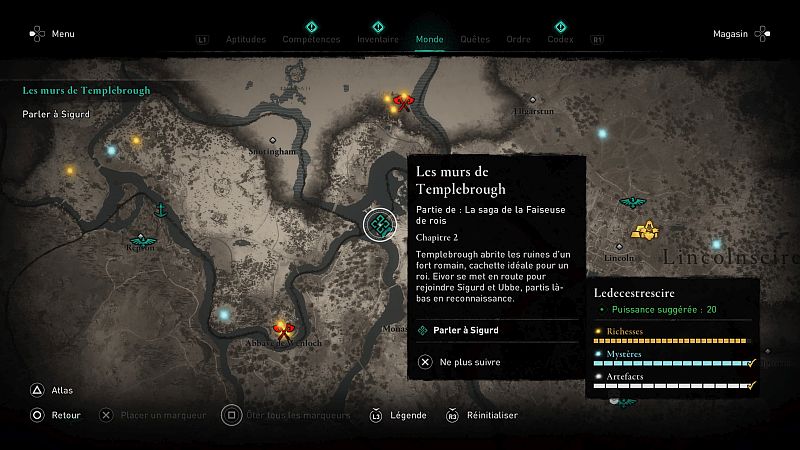Click the tracked quest marker on the map
The image size is (800, 450).
[x=380, y=226]
